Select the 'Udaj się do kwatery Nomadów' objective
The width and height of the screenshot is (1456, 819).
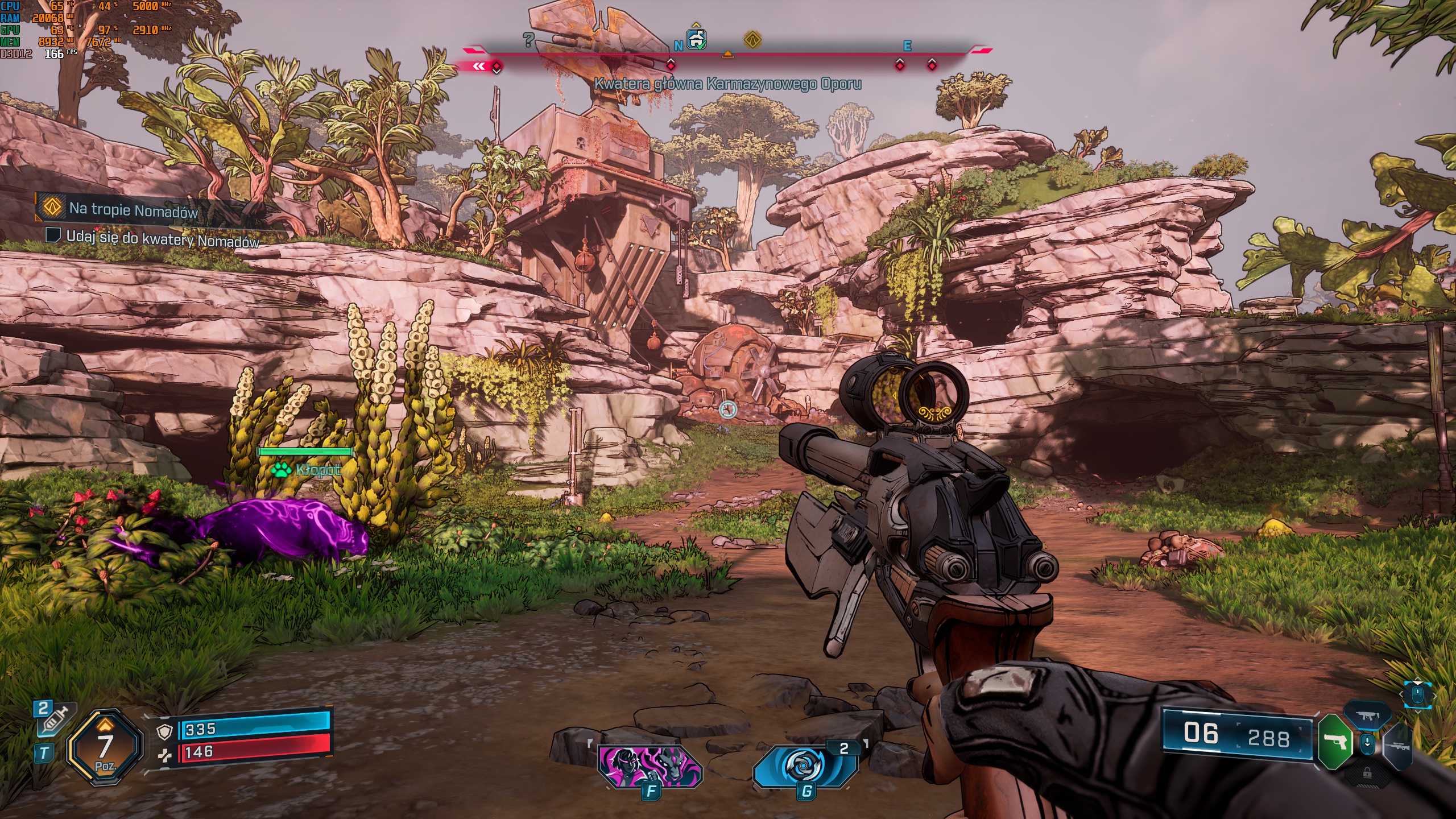tap(162, 238)
